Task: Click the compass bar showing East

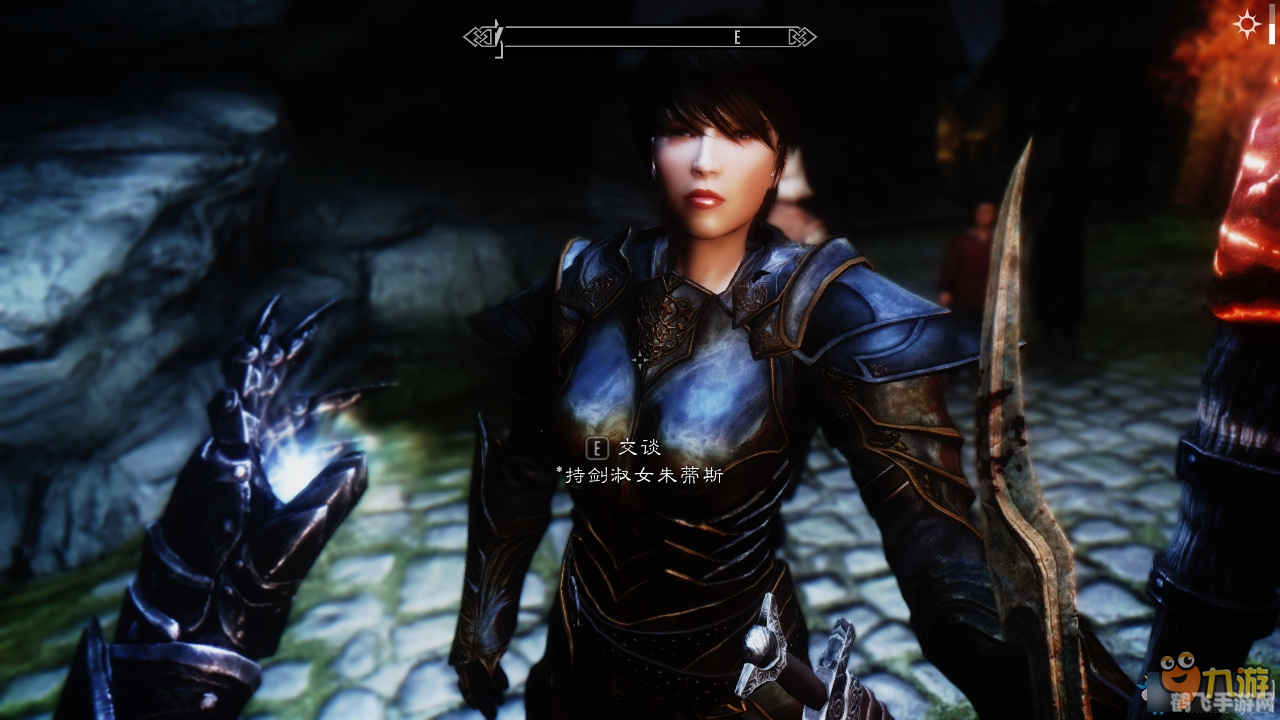Action: point(640,38)
